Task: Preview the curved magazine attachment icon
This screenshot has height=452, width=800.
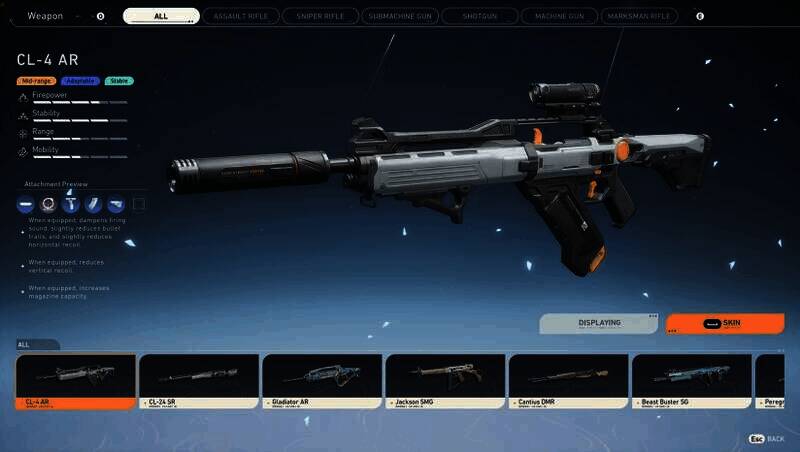Action: (x=93, y=205)
